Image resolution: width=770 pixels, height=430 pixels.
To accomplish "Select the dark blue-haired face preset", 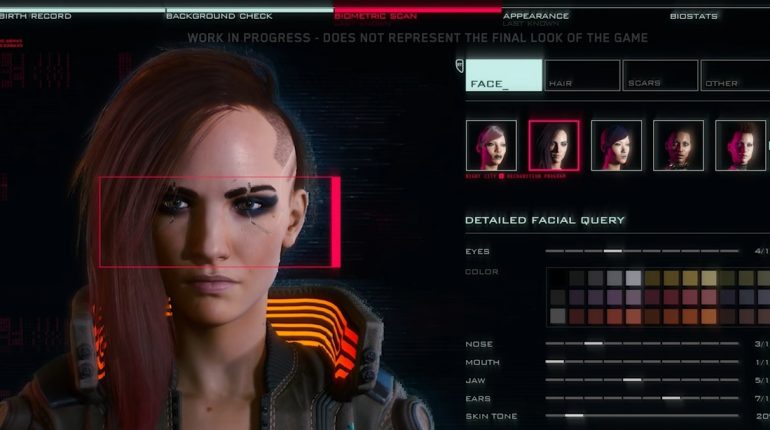I will coord(616,146).
